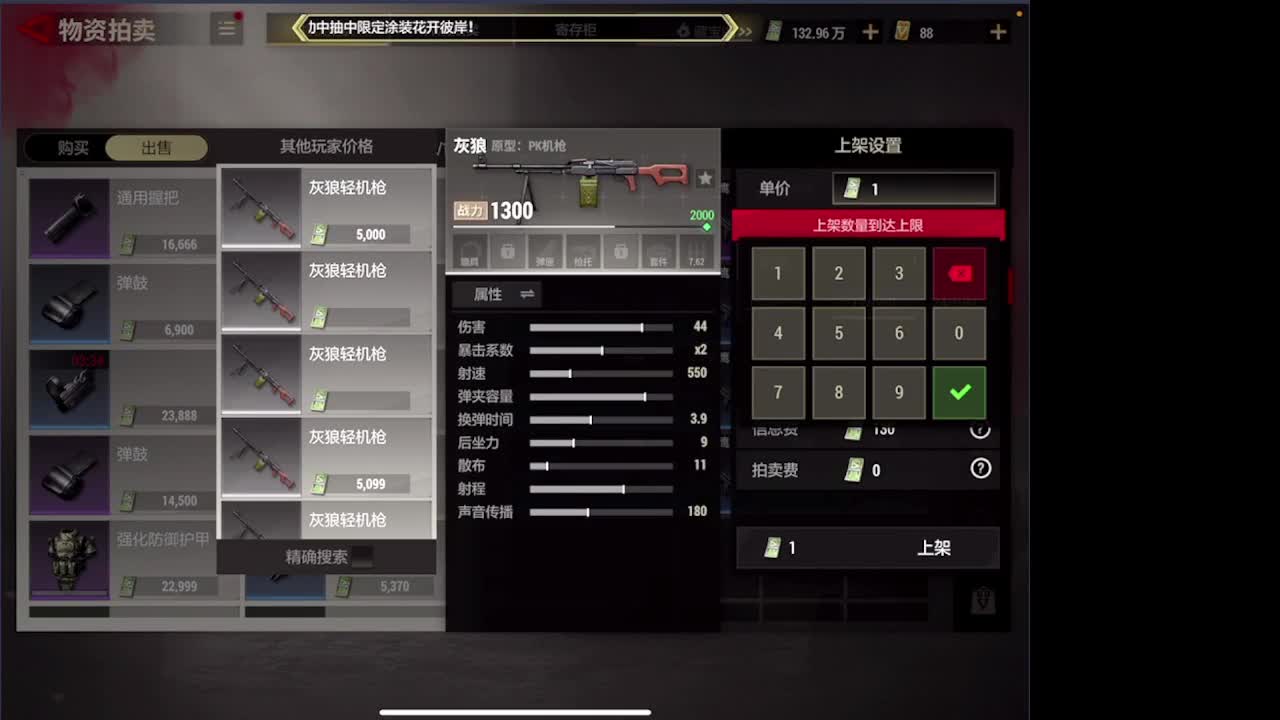Open the menu icon beside 物资拍卖 title
Viewport: 1280px width, 720px height.
coord(226,29)
